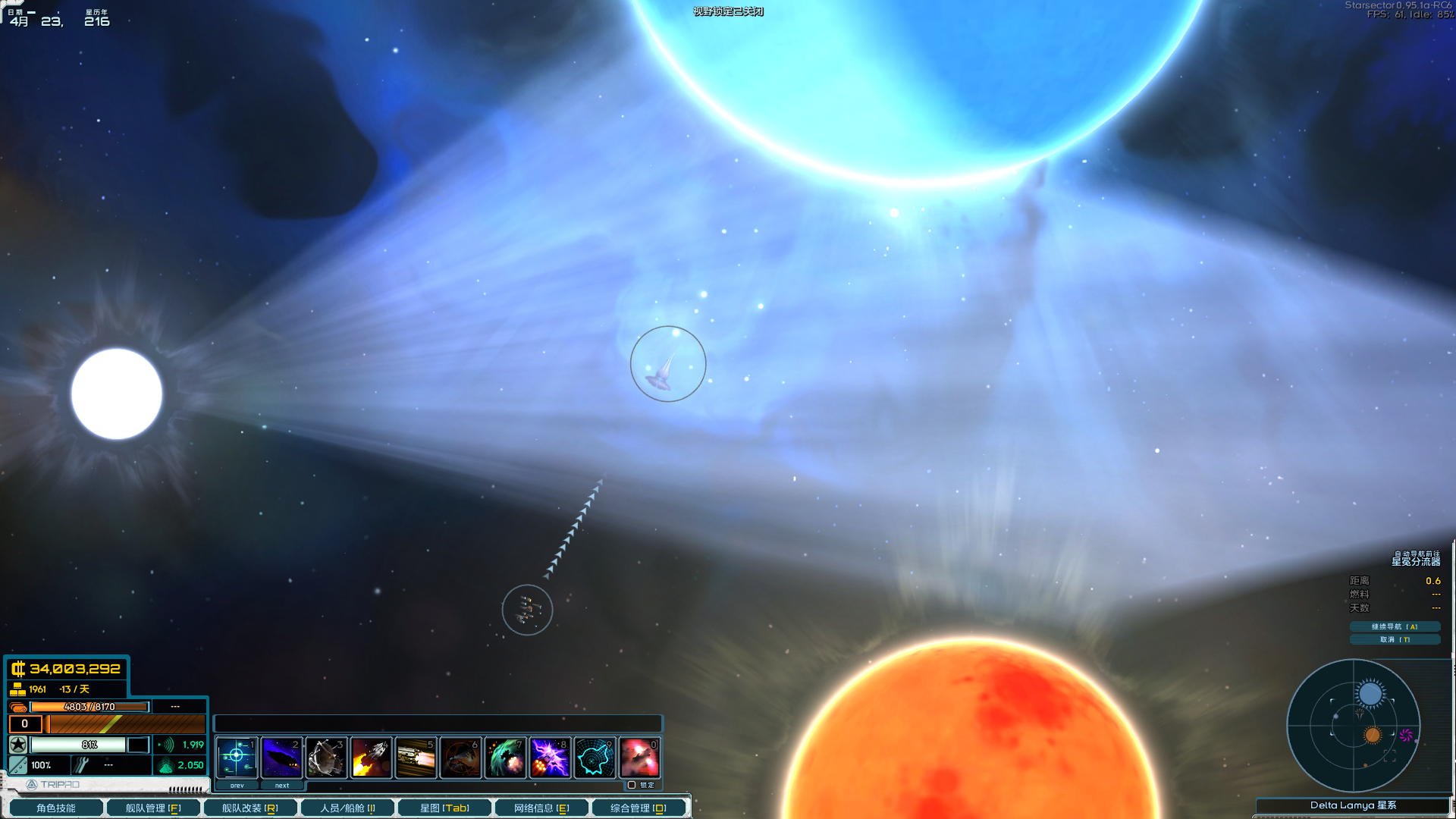Activate the Sustained Burn ability in slot 5
This screenshot has height=819, width=1456.
click(x=416, y=758)
